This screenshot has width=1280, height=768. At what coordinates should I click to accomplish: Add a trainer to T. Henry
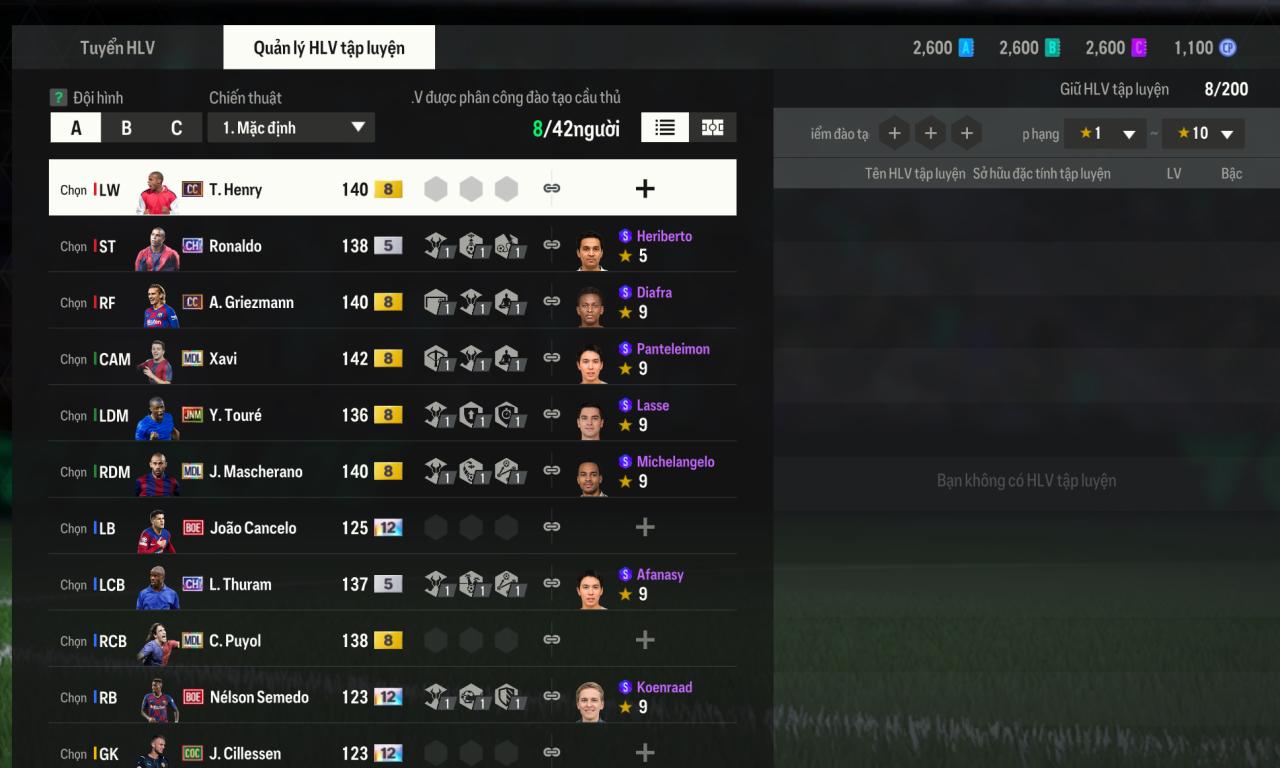645,188
